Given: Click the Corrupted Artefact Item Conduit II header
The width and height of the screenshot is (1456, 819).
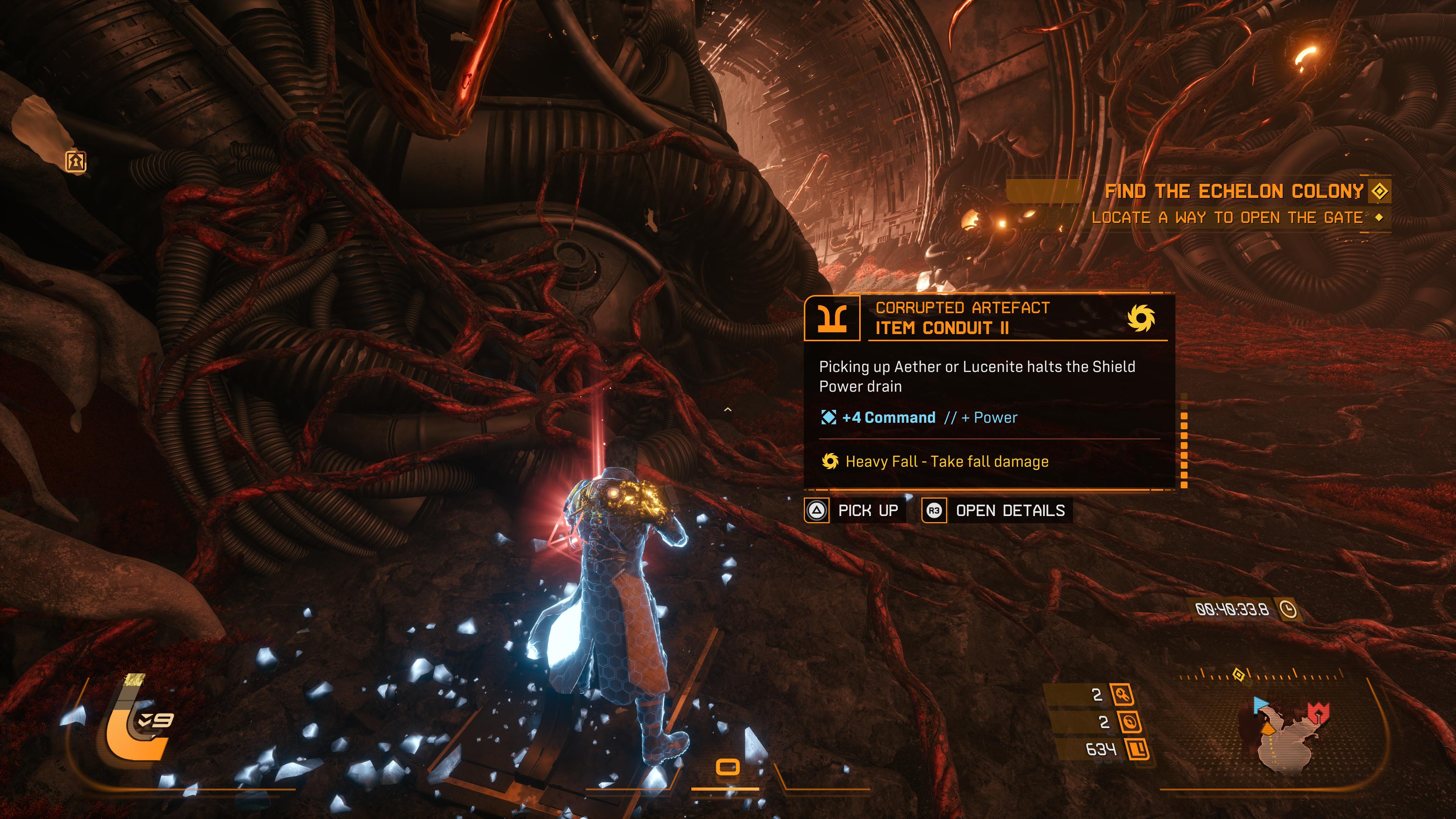Looking at the screenshot, I should click(962, 318).
